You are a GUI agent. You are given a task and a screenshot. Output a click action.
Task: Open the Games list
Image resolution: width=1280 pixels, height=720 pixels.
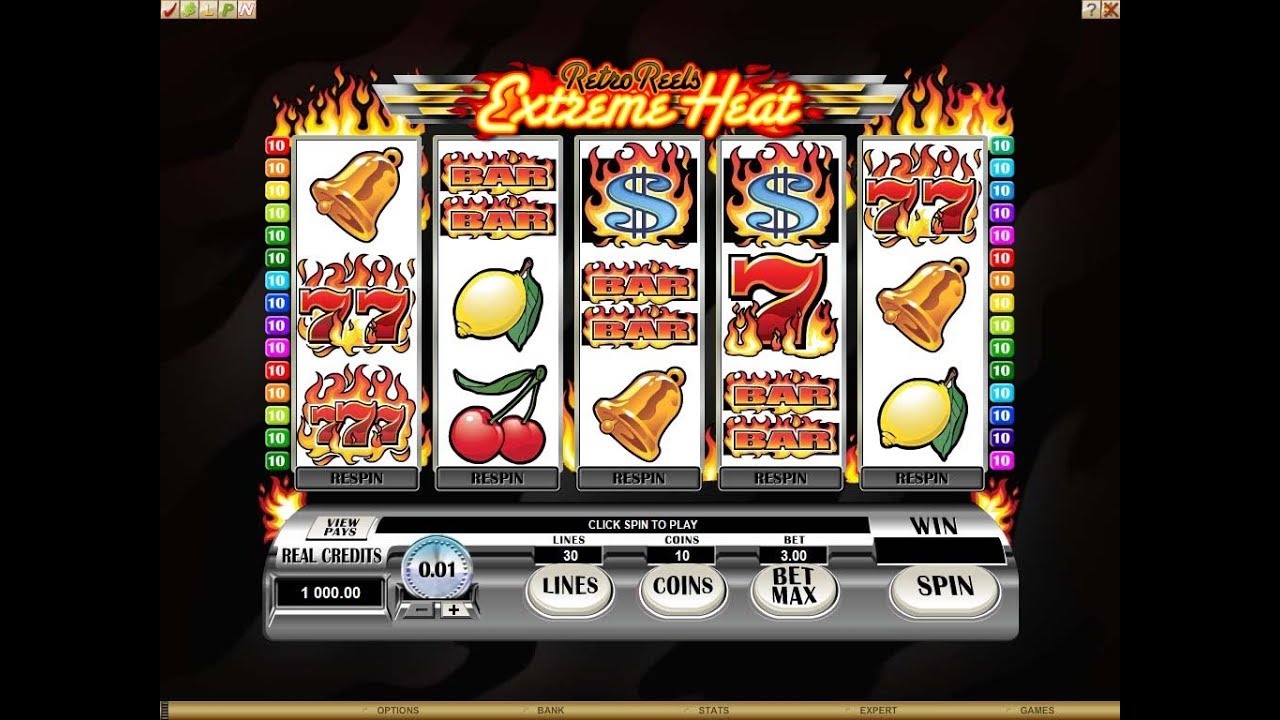1037,711
